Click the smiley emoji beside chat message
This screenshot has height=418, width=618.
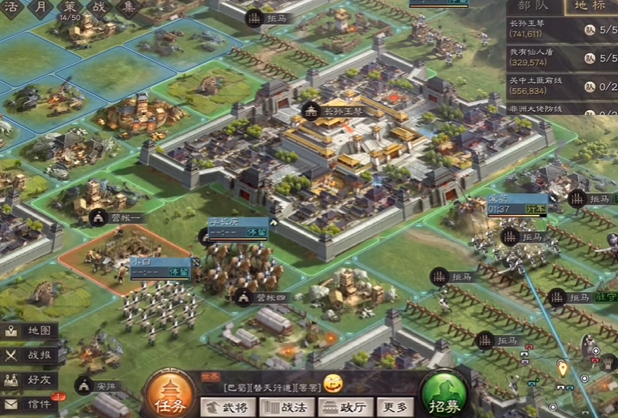(333, 382)
